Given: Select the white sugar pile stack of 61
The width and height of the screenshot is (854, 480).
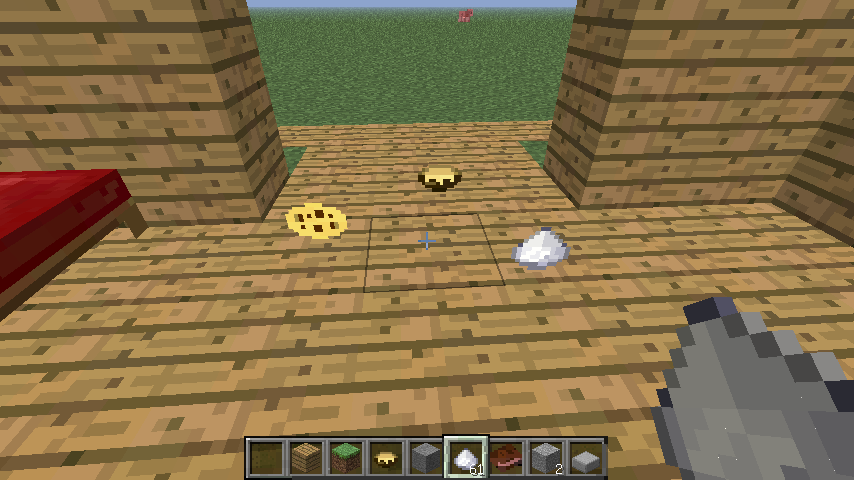Looking at the screenshot, I should pos(466,458).
